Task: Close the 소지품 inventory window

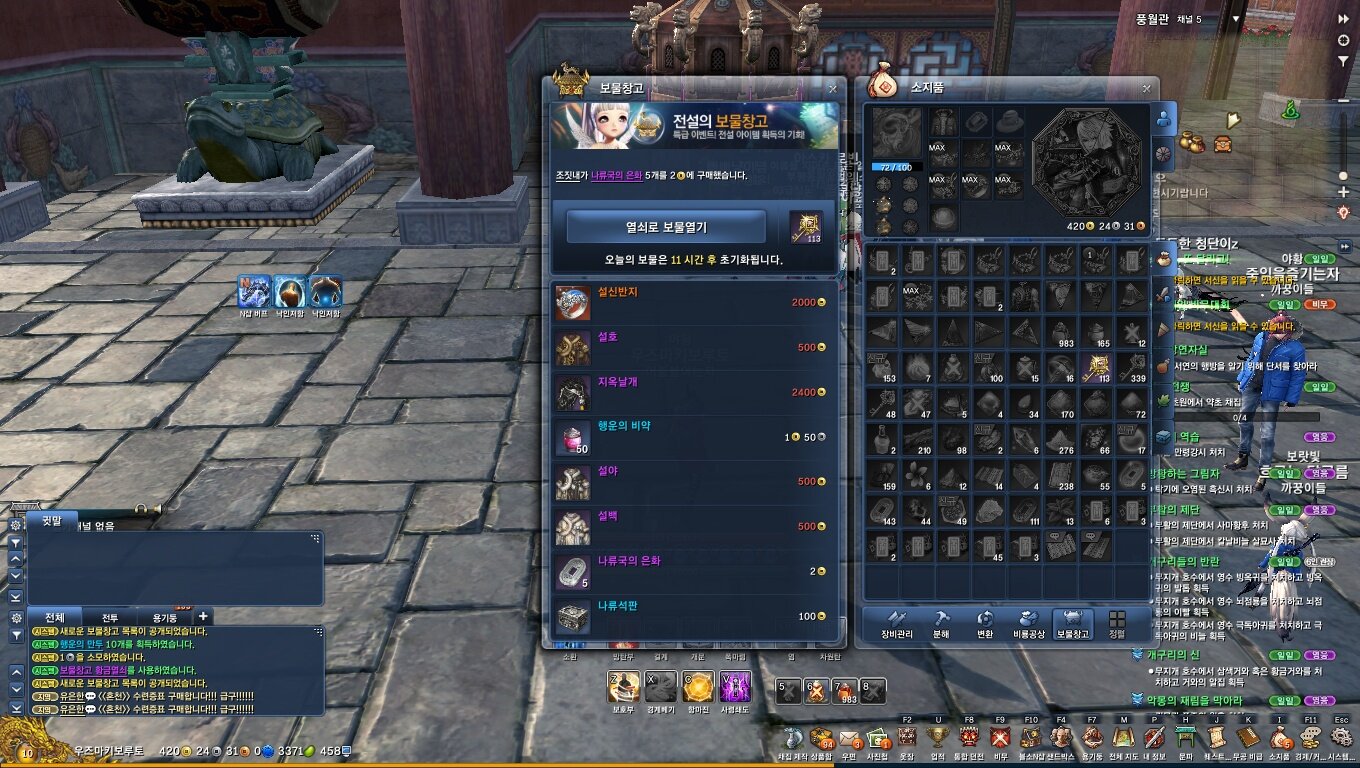Action: coord(1145,88)
